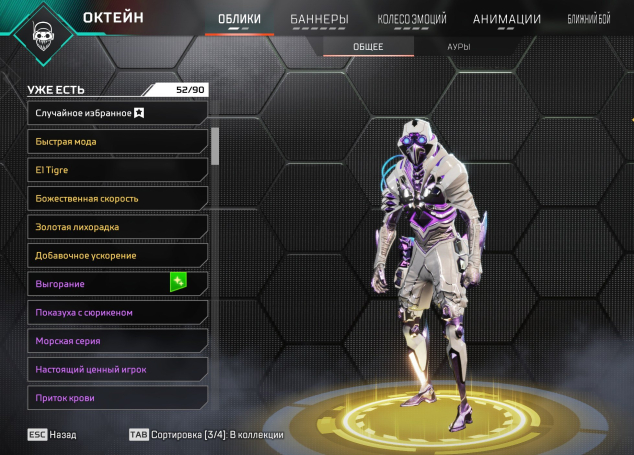Image resolution: width=634 pixels, height=455 pixels.
Task: Pick the Приток крови skin
Action: (x=117, y=398)
